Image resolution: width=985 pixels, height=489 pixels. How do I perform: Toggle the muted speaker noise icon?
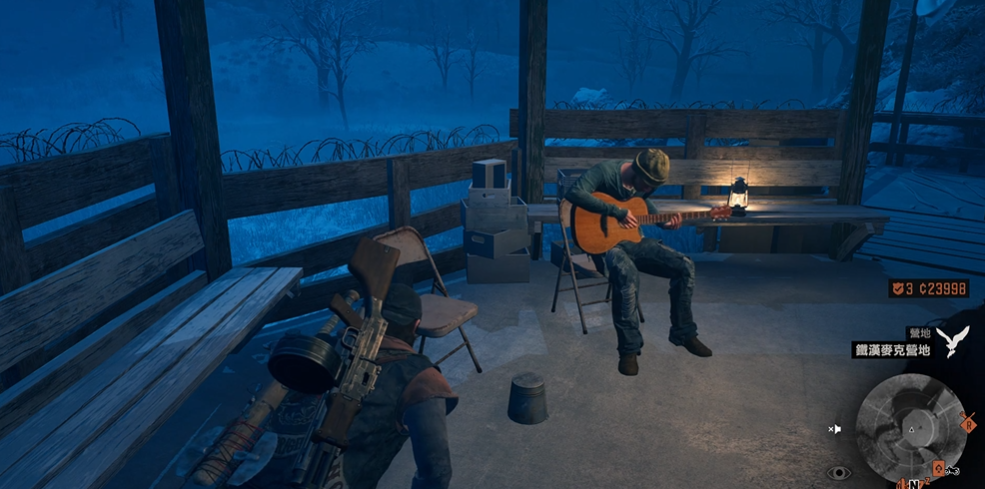pos(834,429)
